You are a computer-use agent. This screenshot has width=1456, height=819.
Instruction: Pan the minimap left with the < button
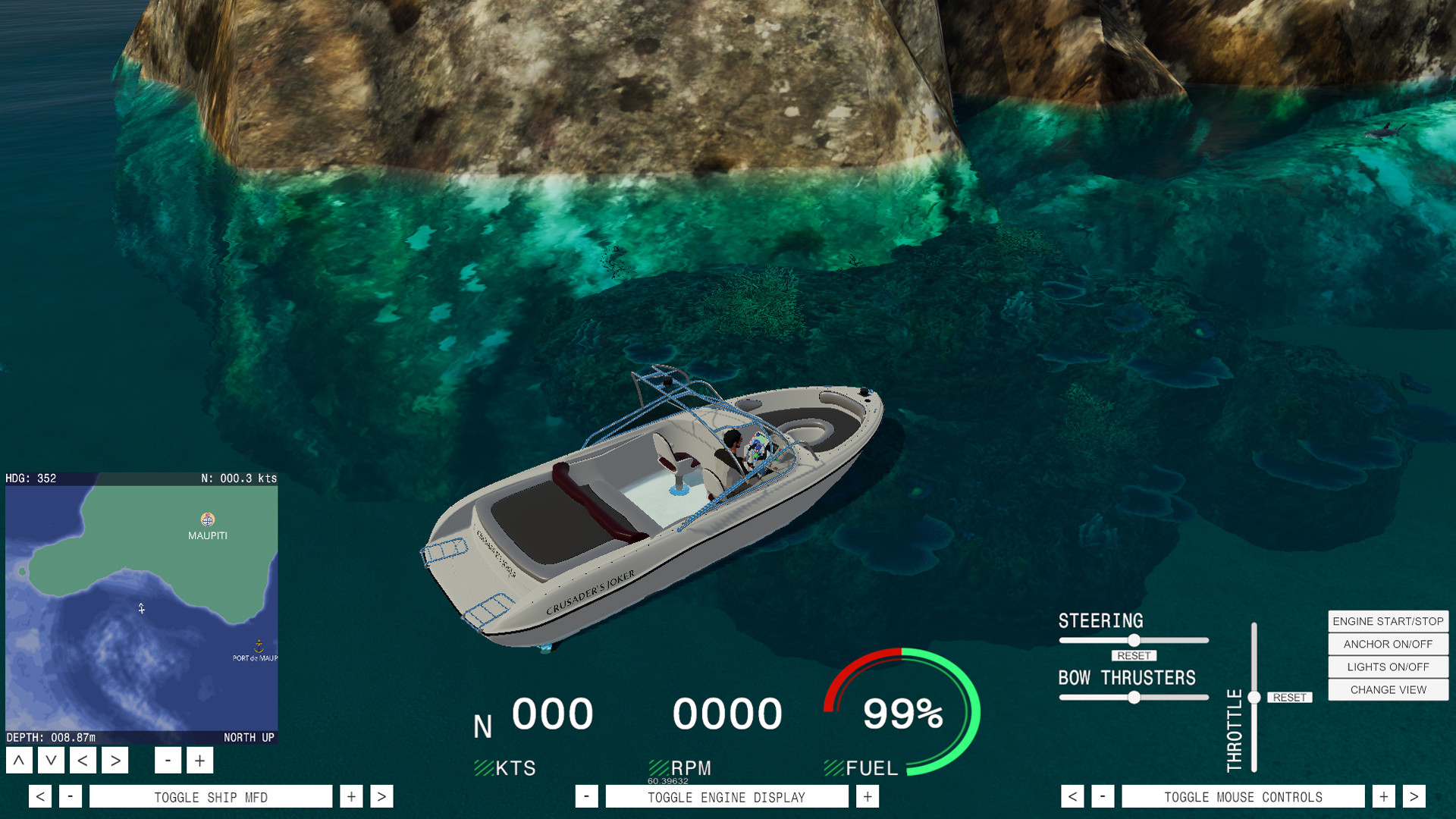[x=82, y=759]
